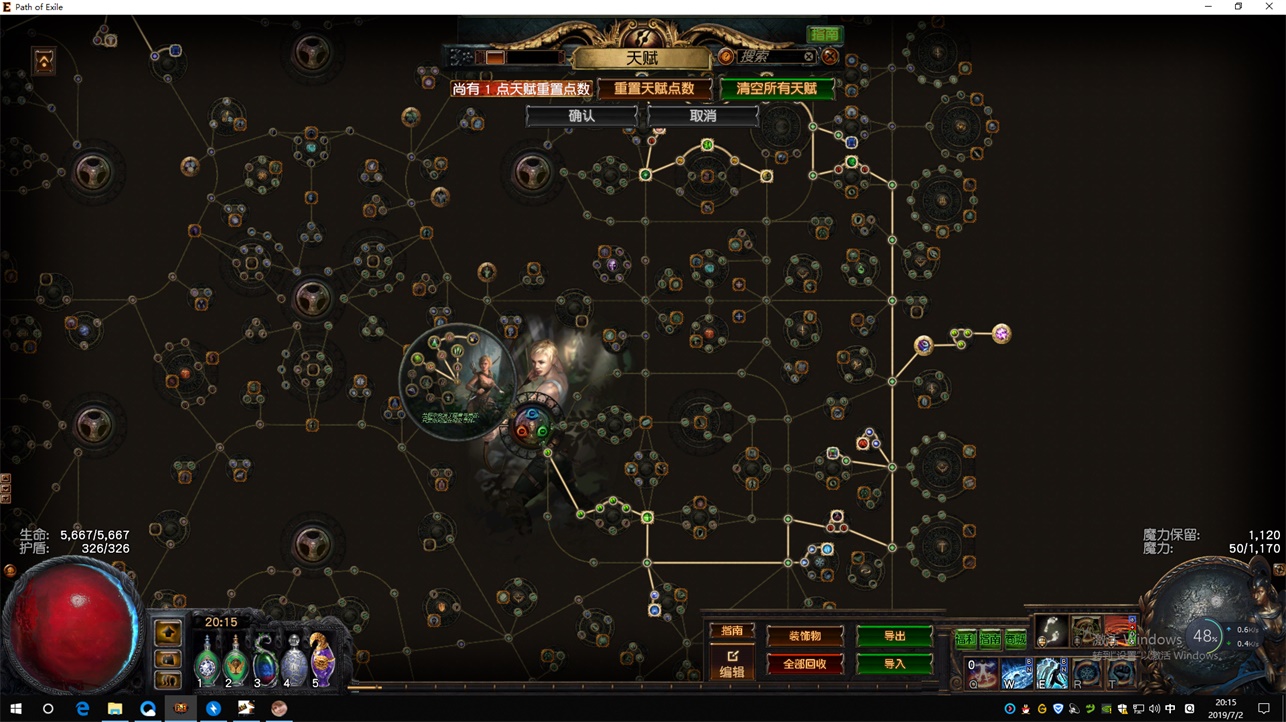
Task: Import a build with 导入
Action: coord(894,663)
